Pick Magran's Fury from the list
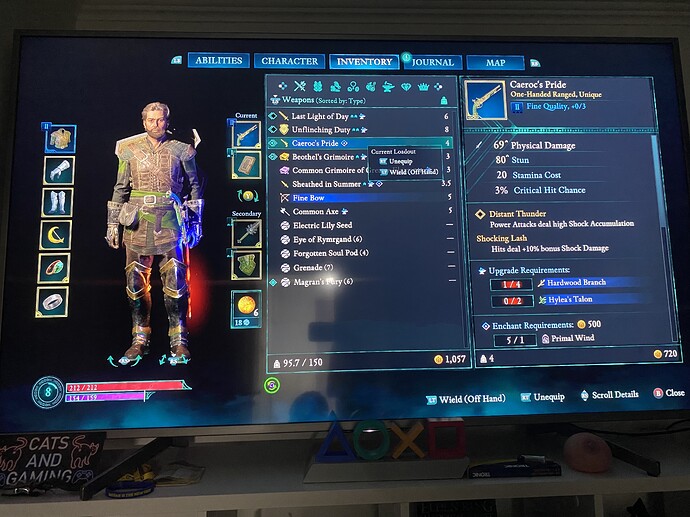 [x=324, y=281]
